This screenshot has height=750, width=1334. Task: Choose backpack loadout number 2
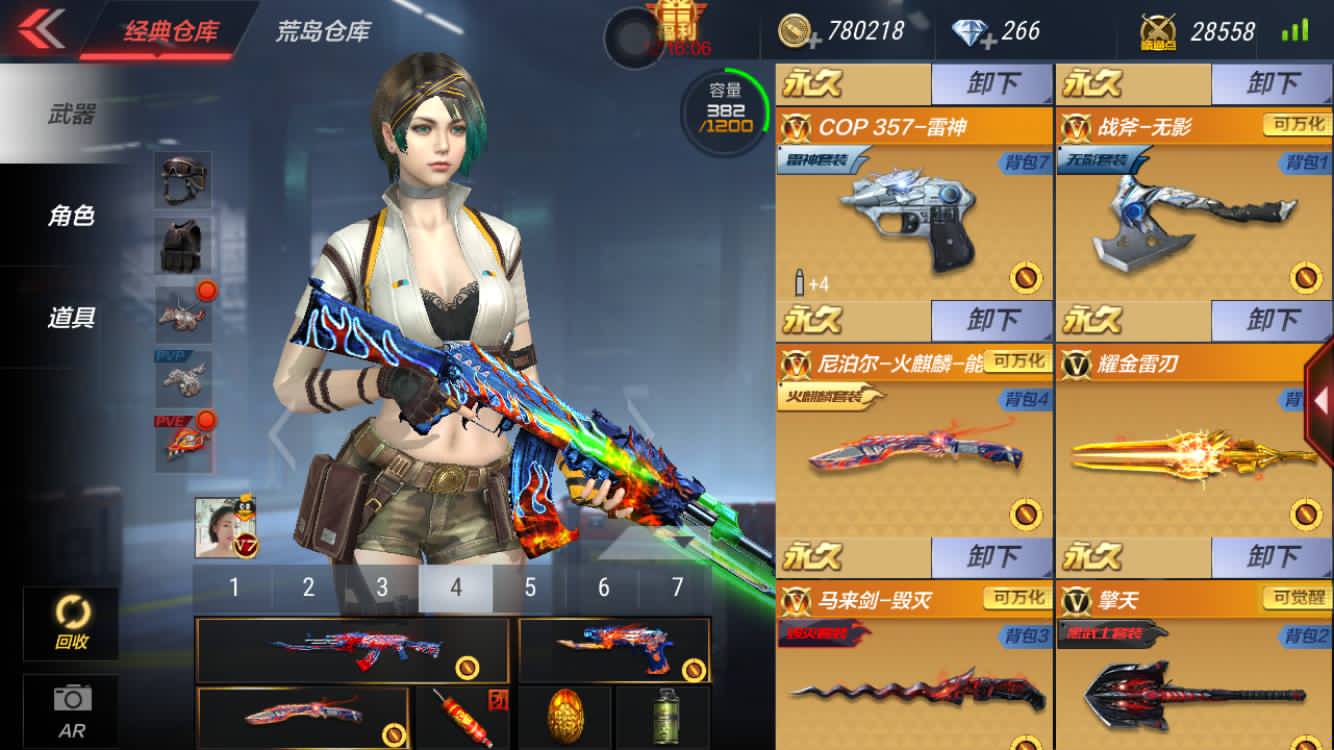[308, 587]
